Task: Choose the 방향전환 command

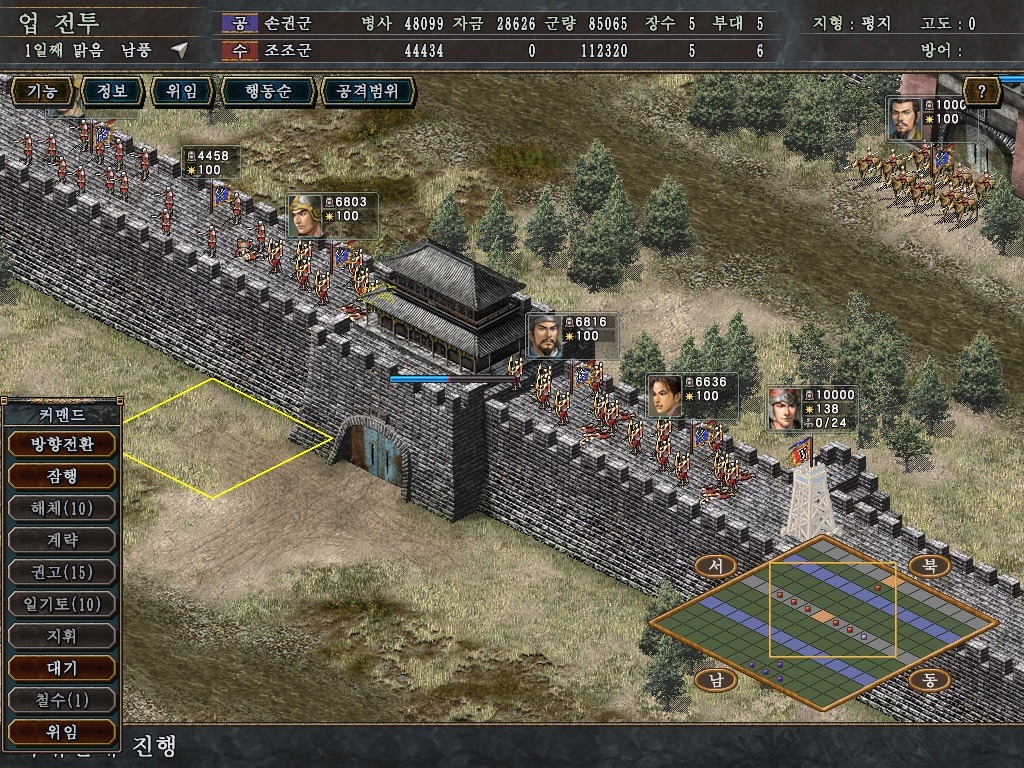Action: tap(61, 443)
